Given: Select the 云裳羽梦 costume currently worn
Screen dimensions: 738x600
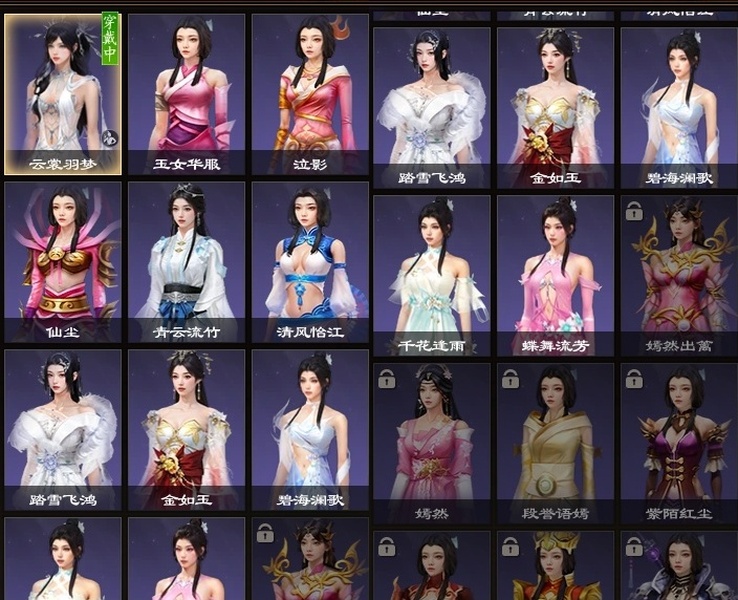Looking at the screenshot, I should pos(63,94).
